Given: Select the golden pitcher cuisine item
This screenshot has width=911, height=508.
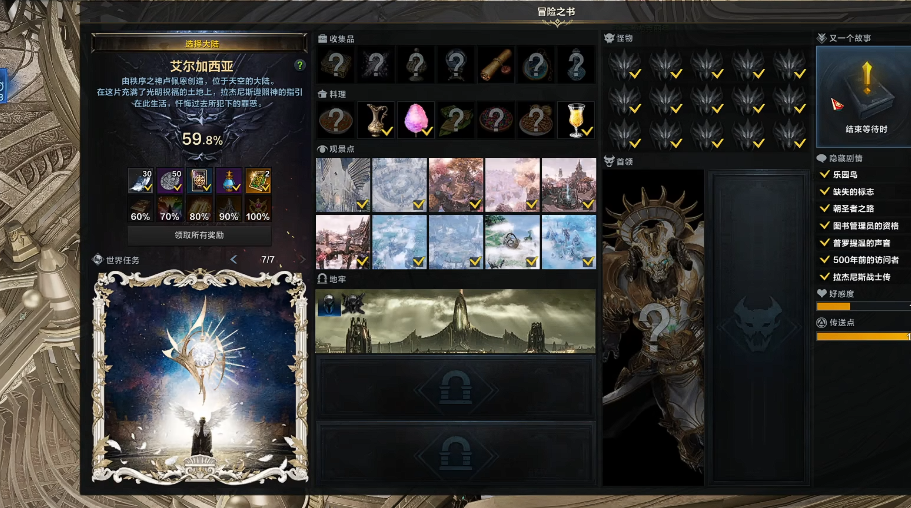Looking at the screenshot, I should coord(375,119).
